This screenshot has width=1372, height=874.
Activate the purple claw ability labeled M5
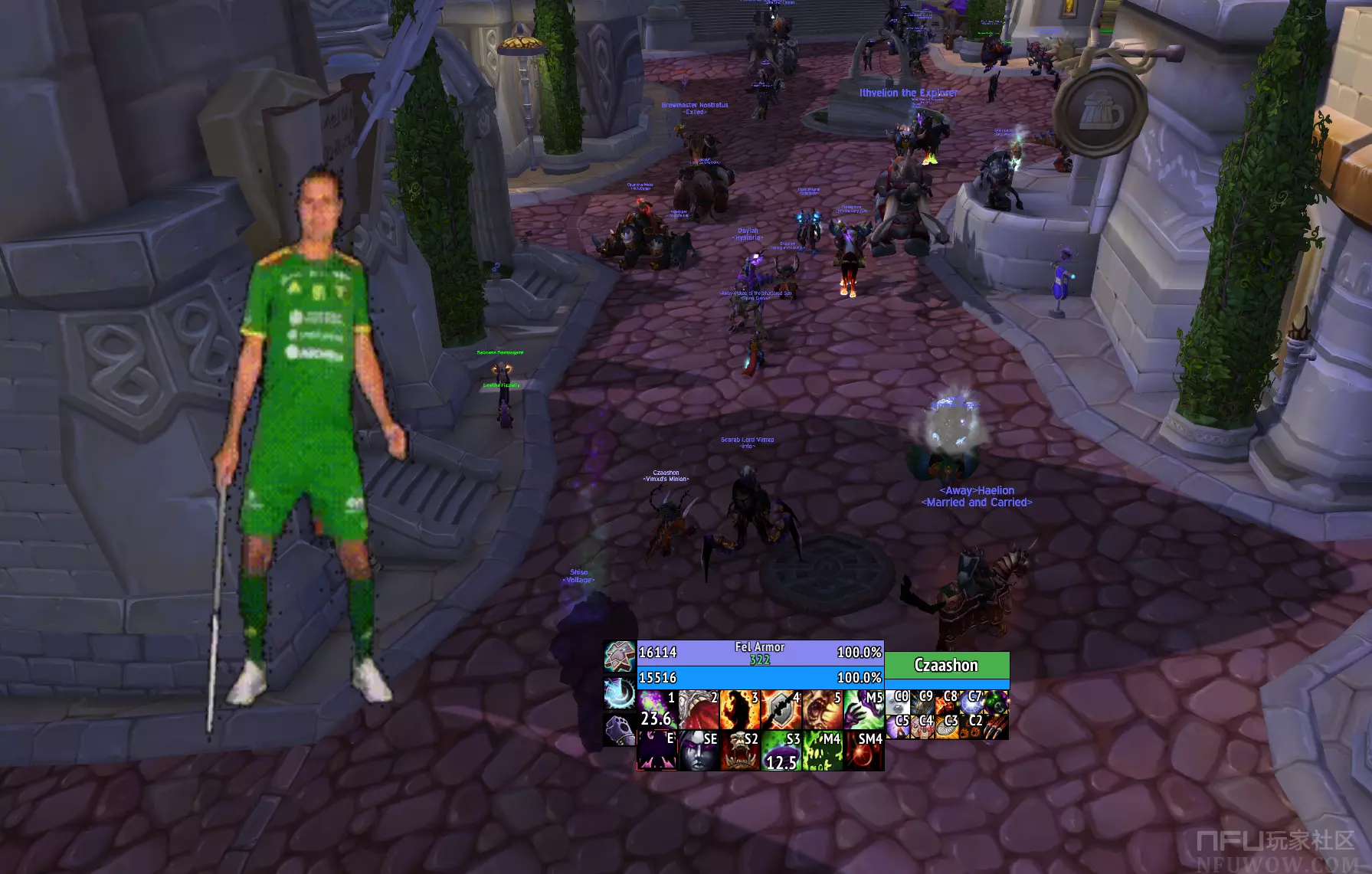864,709
